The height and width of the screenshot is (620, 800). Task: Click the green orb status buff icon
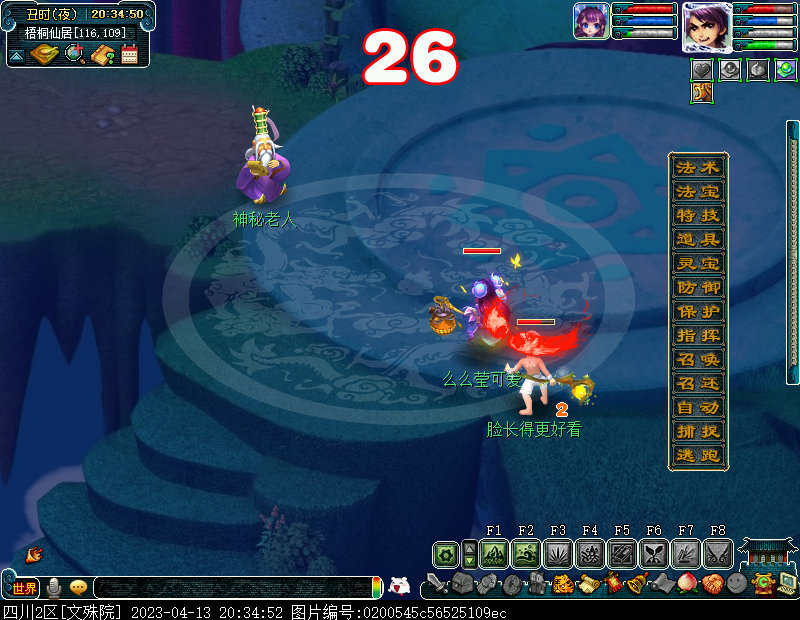tap(786, 70)
